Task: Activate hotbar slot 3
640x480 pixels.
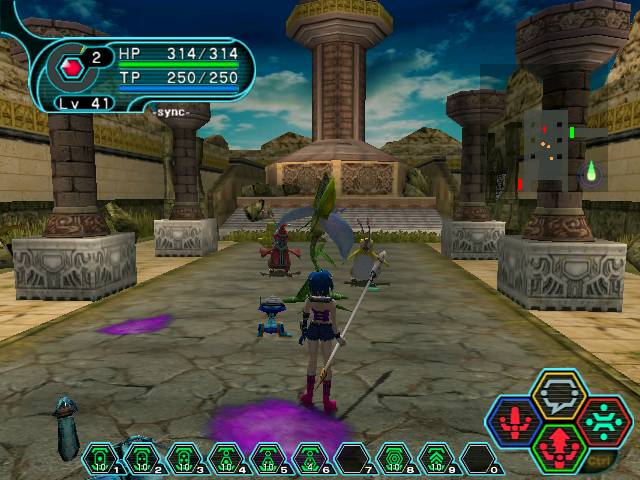Action: [184, 459]
